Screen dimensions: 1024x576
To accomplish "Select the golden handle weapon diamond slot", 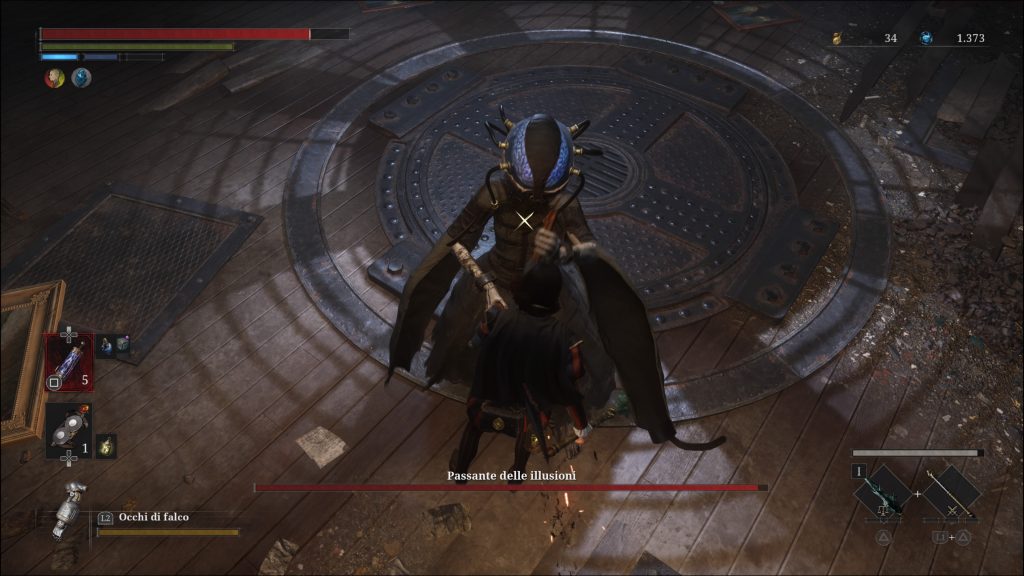I will click(x=950, y=493).
